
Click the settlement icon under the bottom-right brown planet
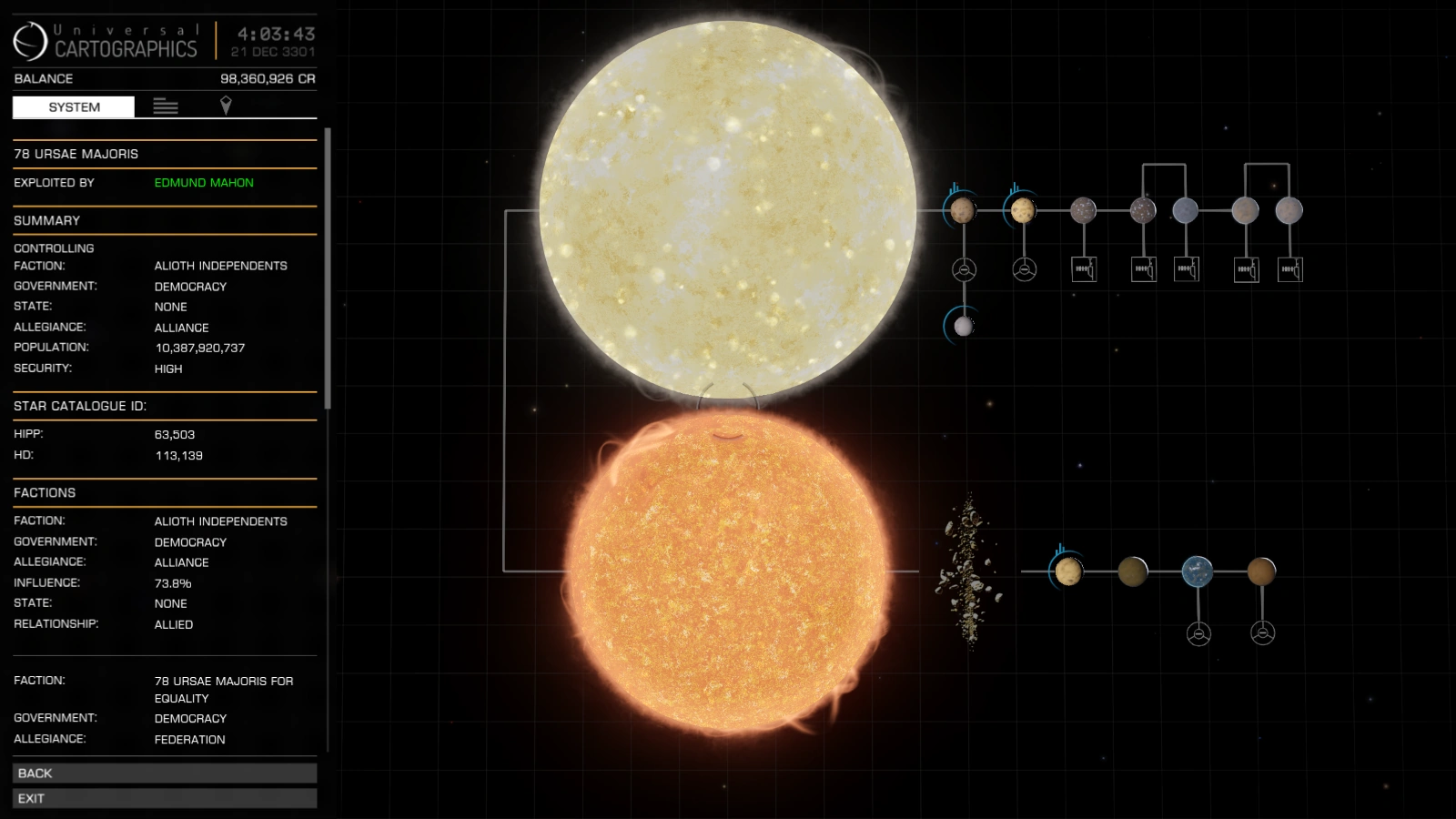[1264, 632]
